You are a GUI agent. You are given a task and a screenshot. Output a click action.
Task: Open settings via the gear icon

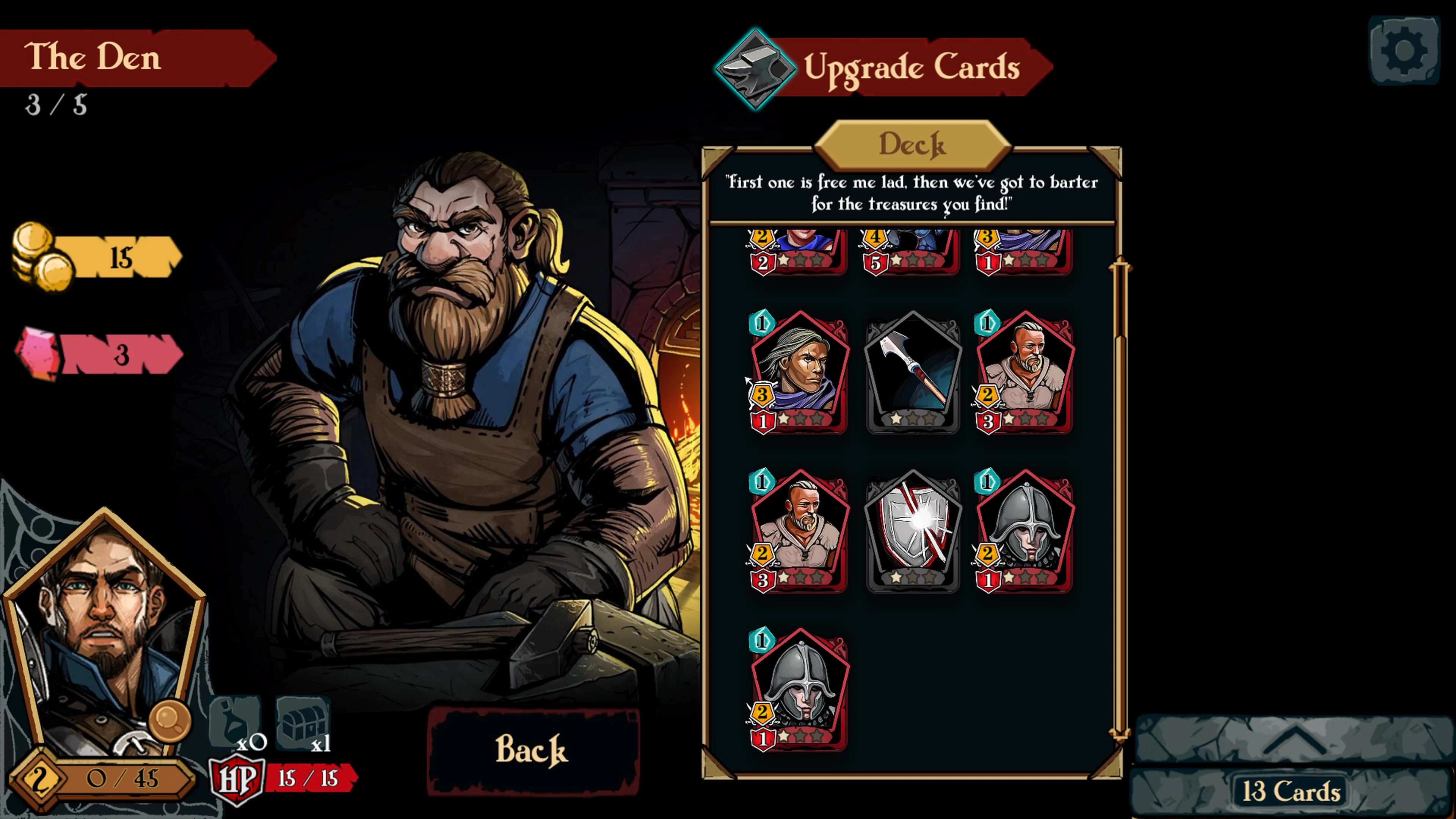1404,51
